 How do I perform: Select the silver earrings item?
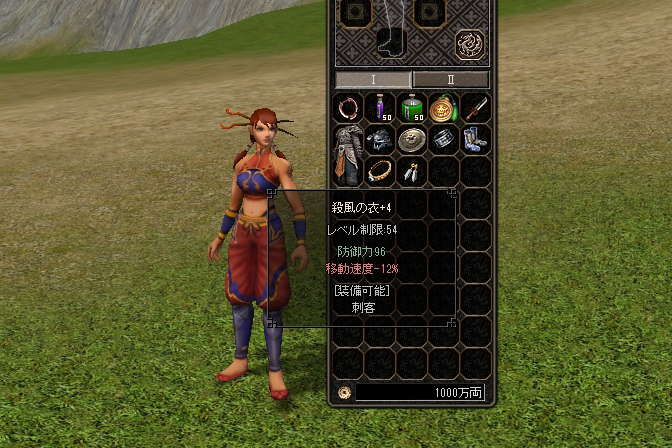point(412,171)
